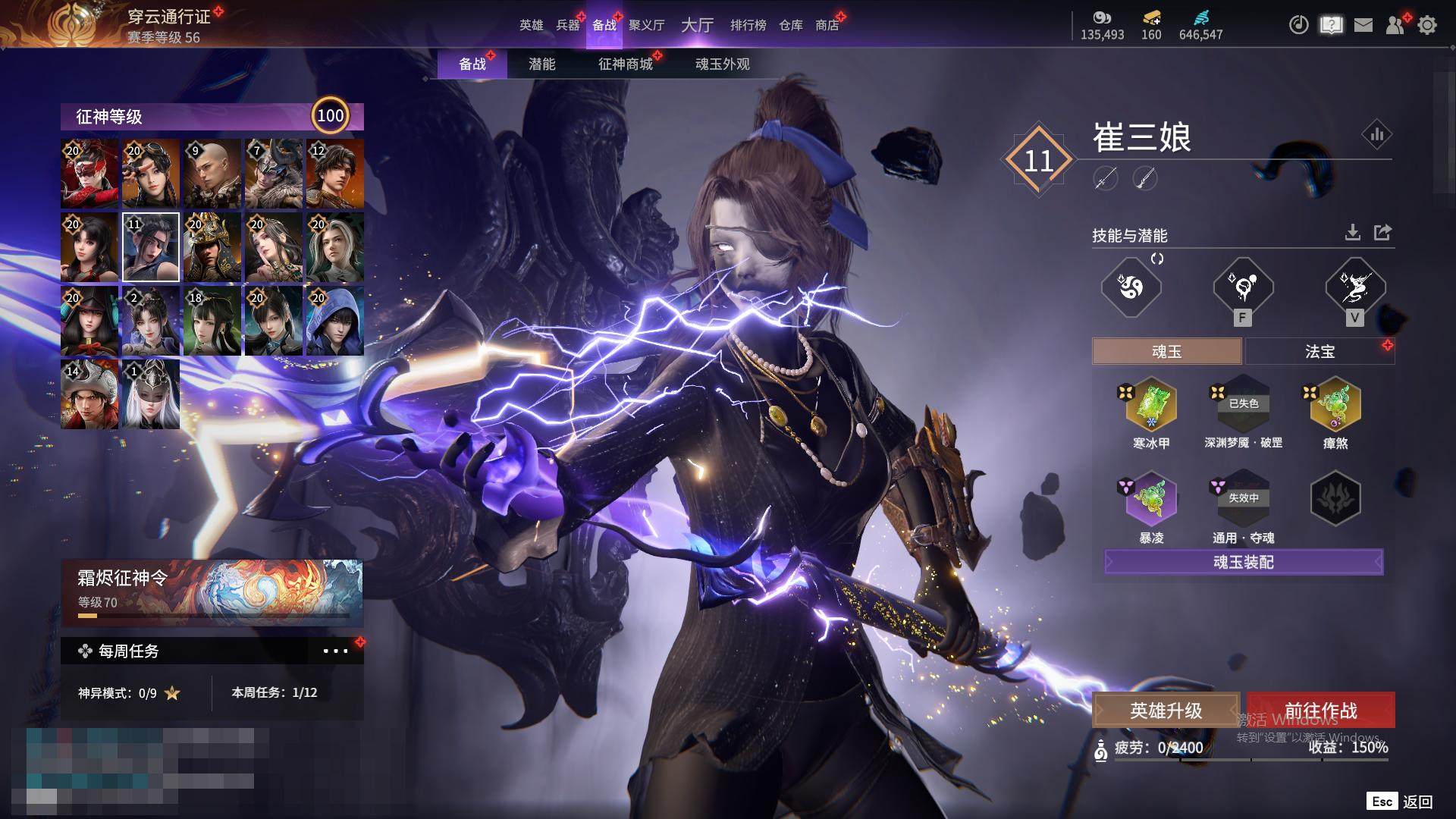Select the 寒冰甲 soul jade slot
1456x819 pixels.
coord(1151,405)
